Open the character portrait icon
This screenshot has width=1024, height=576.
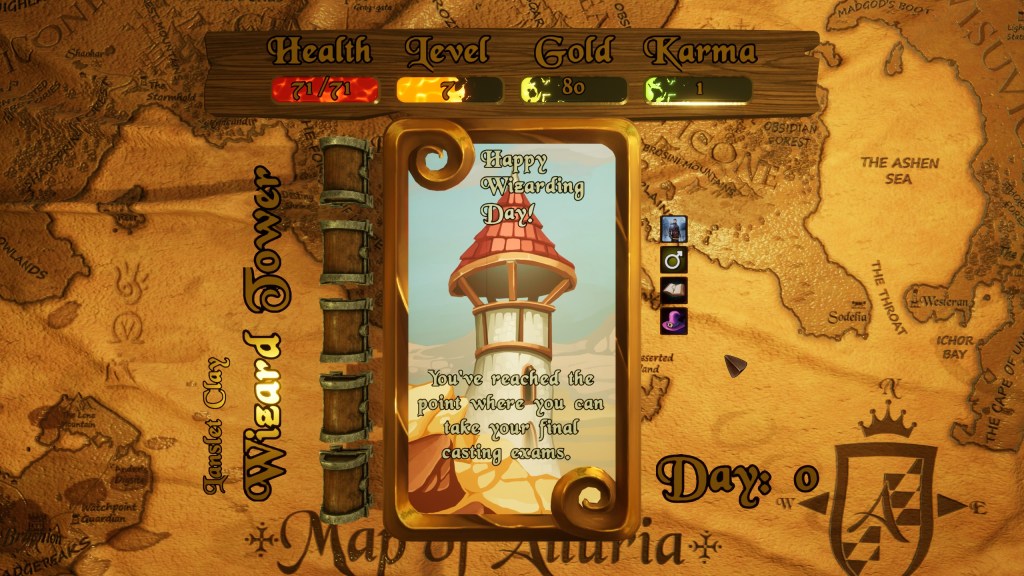pyautogui.click(x=674, y=229)
